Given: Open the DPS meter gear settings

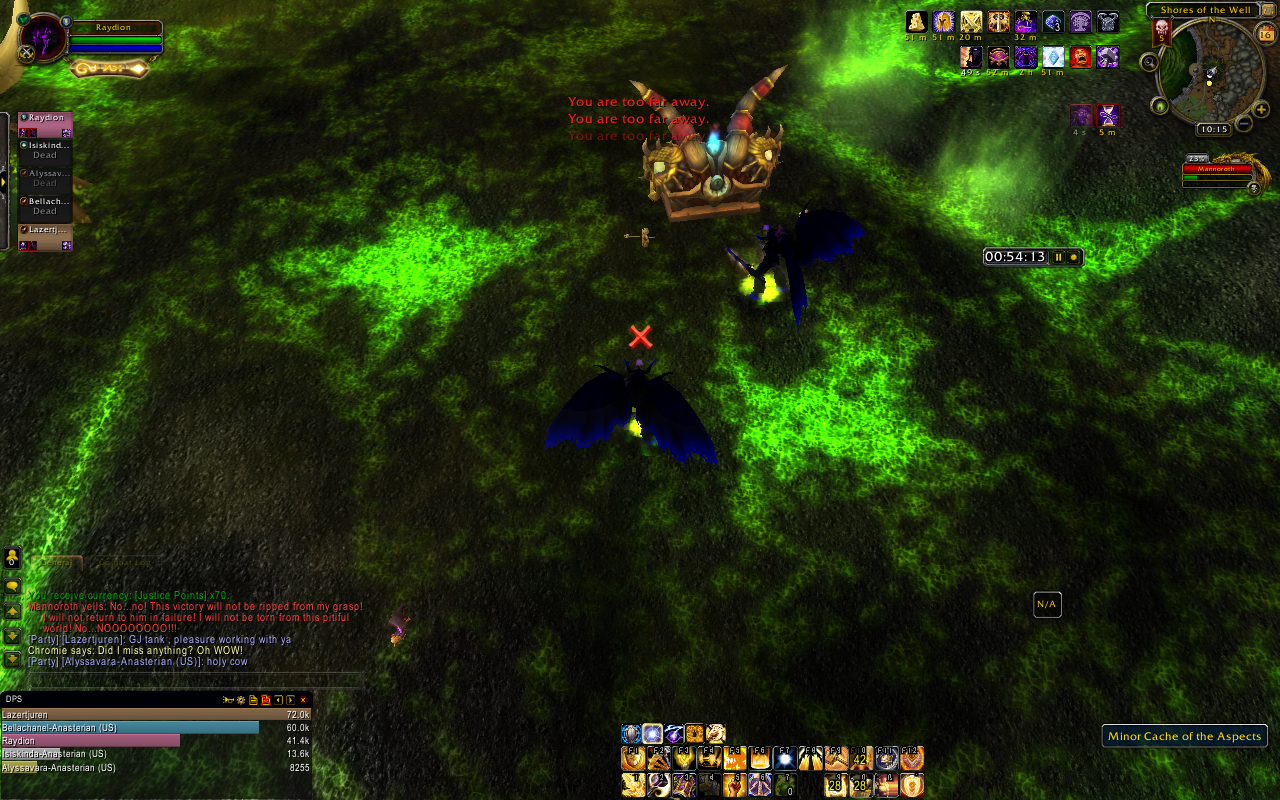Looking at the screenshot, I should point(242,700).
